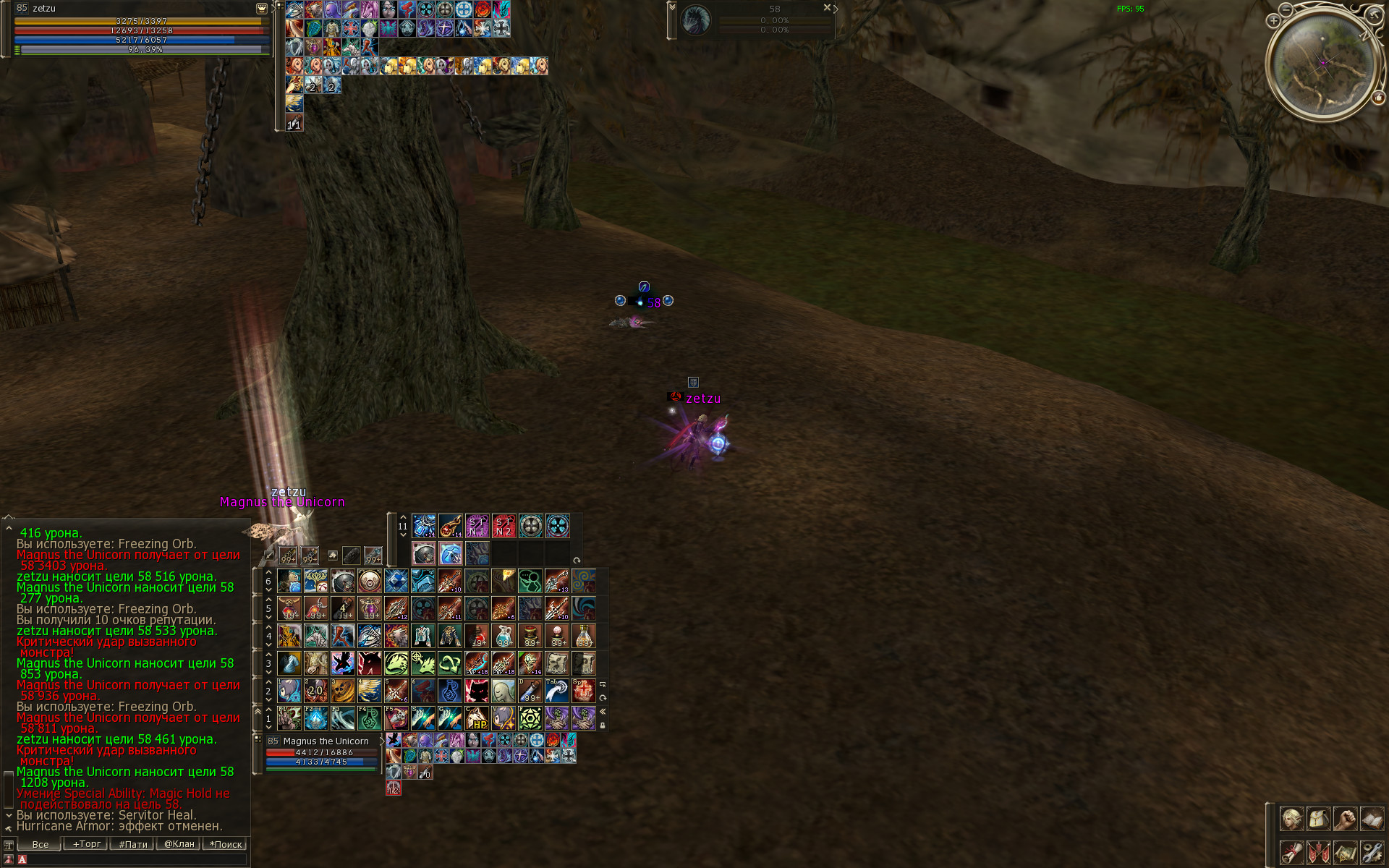Viewport: 1389px width, 868px height.
Task: Open the actions fist icon
Action: click(1345, 819)
